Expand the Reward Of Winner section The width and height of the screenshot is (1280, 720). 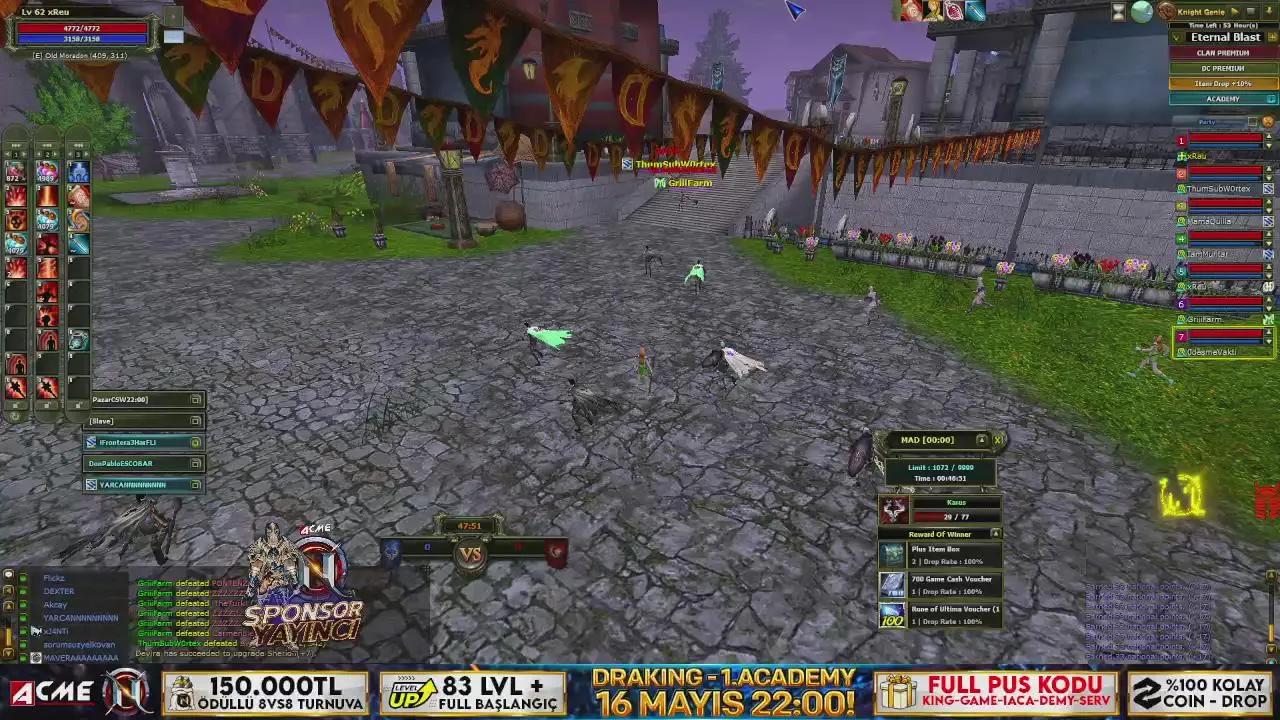[995, 532]
